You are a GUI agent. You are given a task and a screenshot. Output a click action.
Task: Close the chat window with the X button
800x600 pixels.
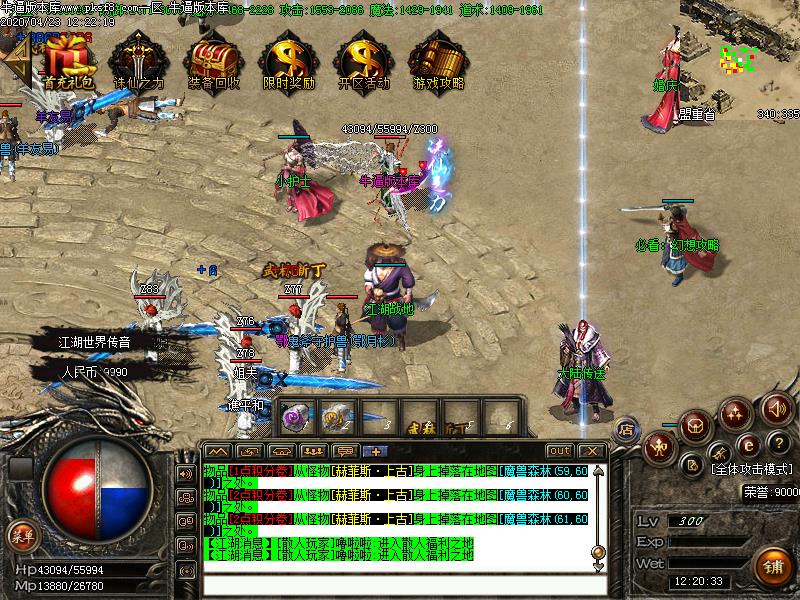[590, 451]
